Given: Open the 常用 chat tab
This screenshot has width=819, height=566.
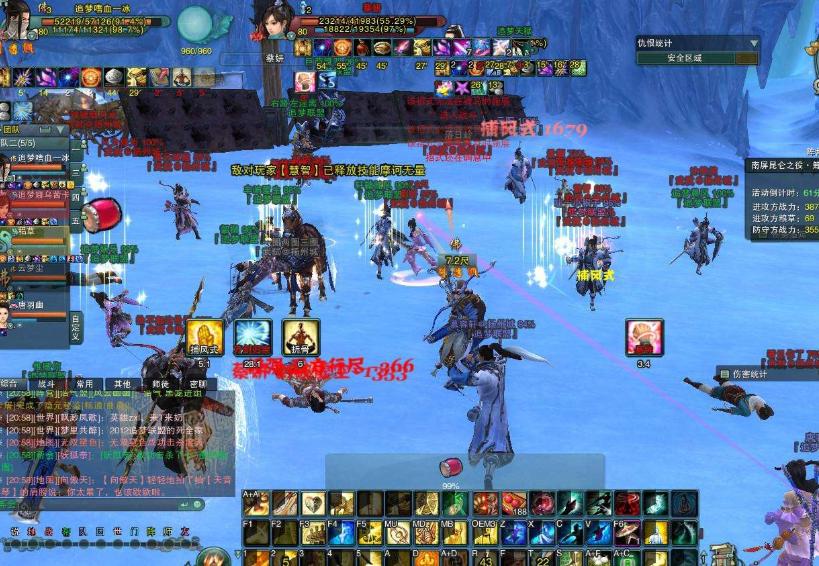Looking at the screenshot, I should 85,383.
